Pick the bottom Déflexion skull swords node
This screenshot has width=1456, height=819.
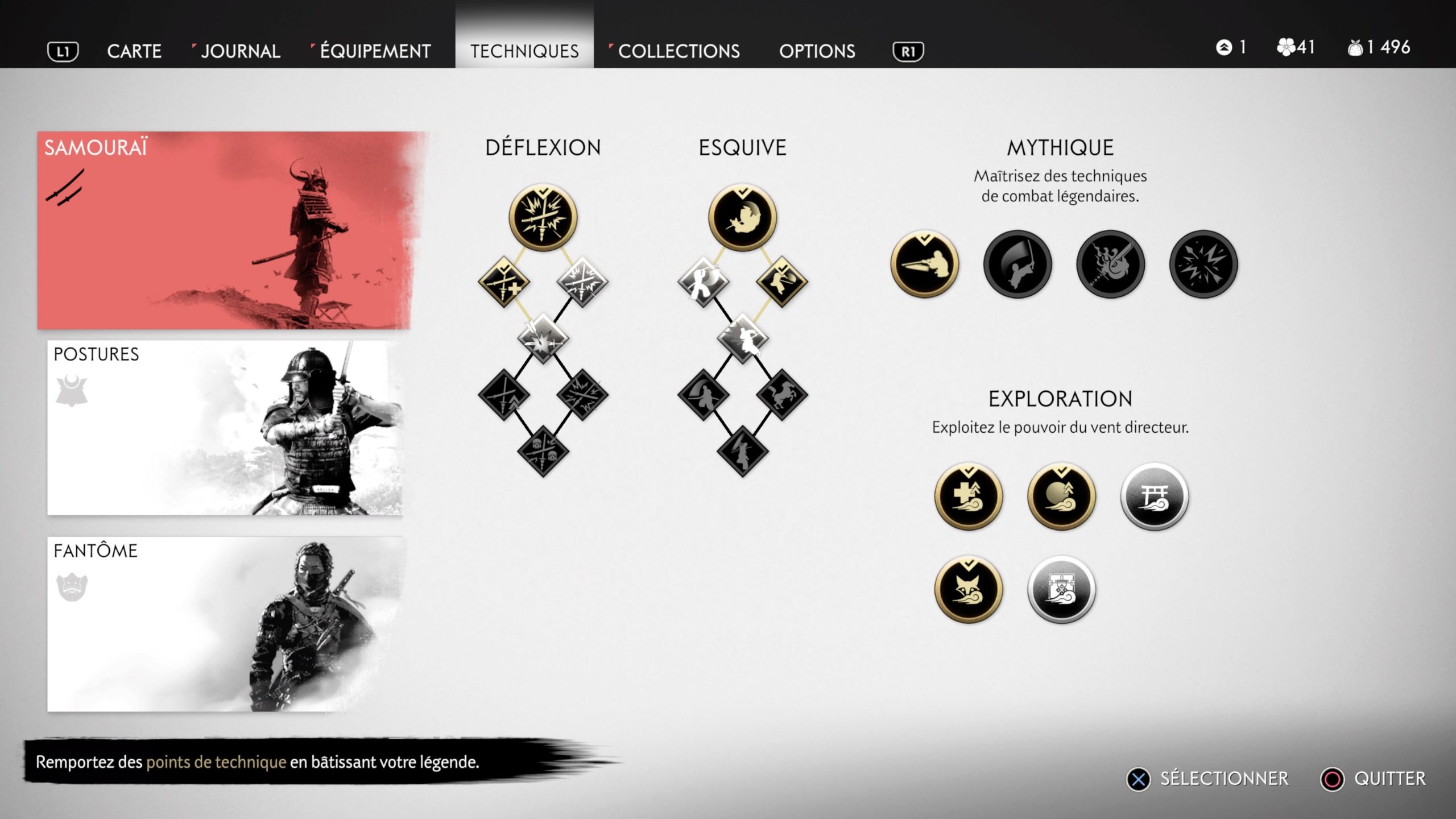tap(543, 451)
